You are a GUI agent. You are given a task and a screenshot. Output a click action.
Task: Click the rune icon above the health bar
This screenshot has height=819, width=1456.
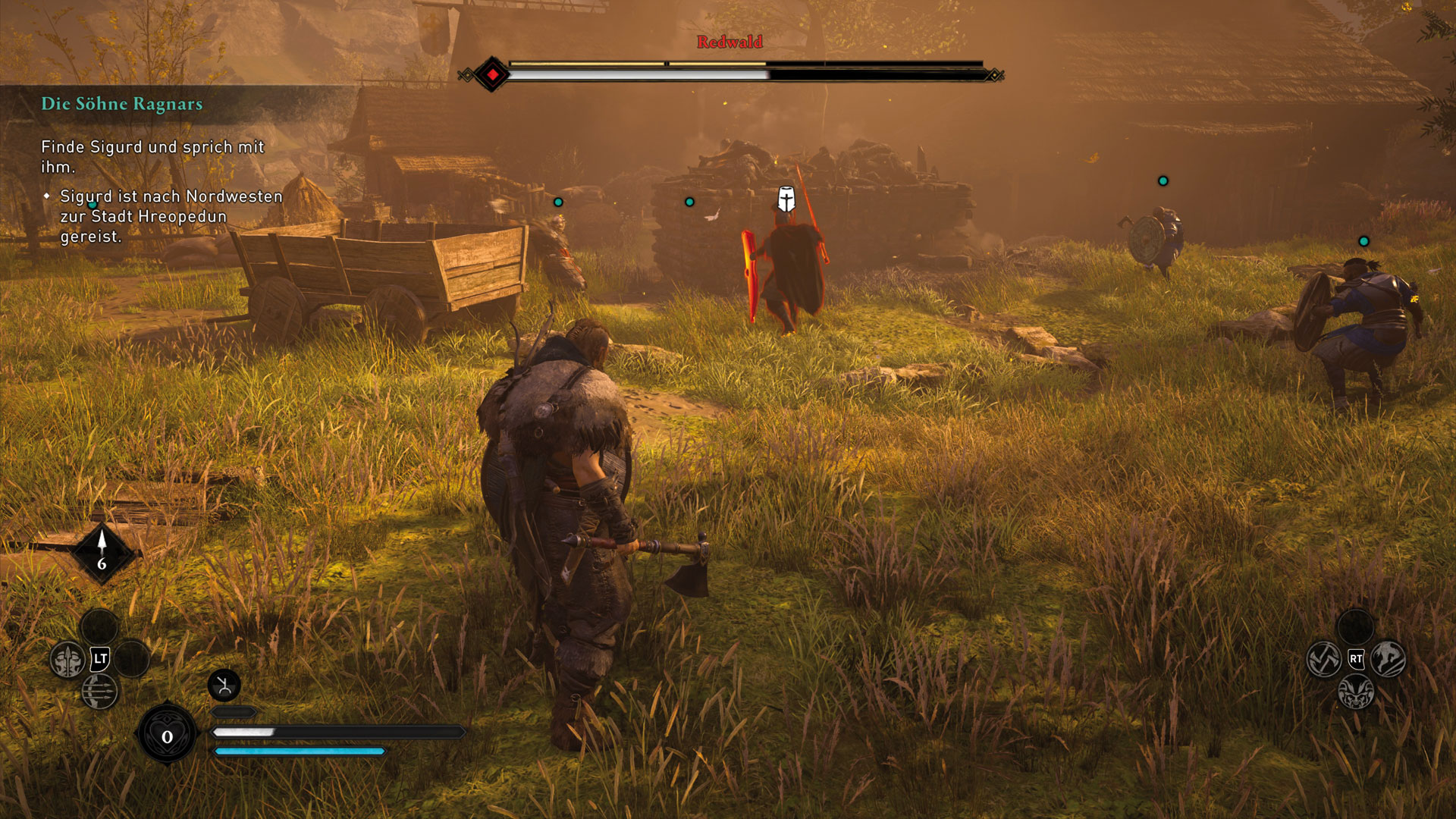click(x=224, y=686)
